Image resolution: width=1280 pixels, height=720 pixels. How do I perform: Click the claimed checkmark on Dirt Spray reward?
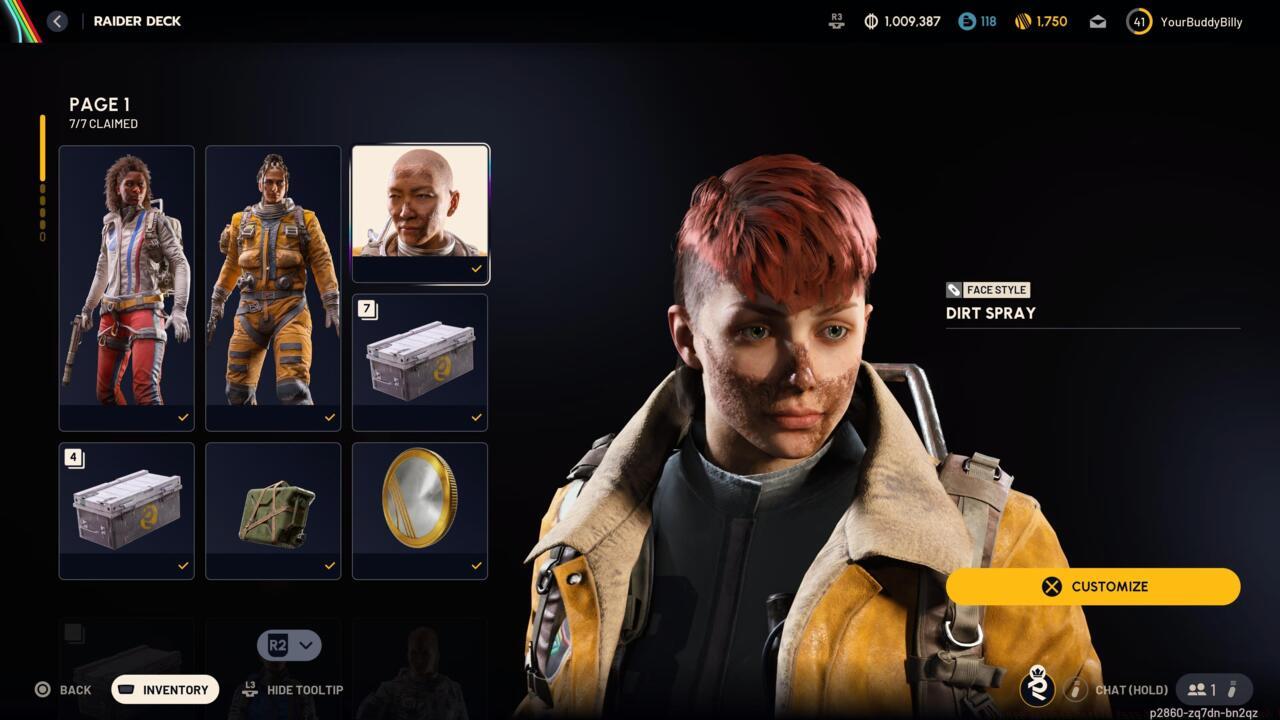pos(477,268)
